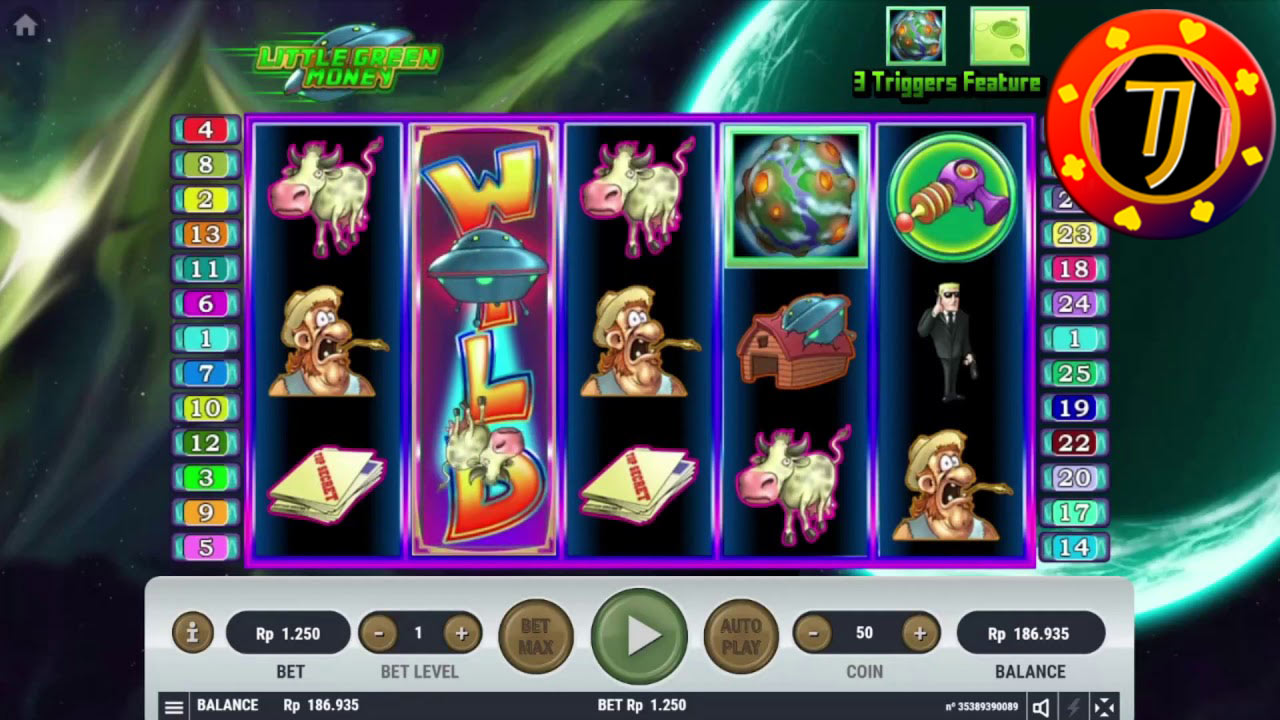Viewport: 1280px width, 720px height.
Task: Select paytable line 4 on the left
Action: point(205,128)
